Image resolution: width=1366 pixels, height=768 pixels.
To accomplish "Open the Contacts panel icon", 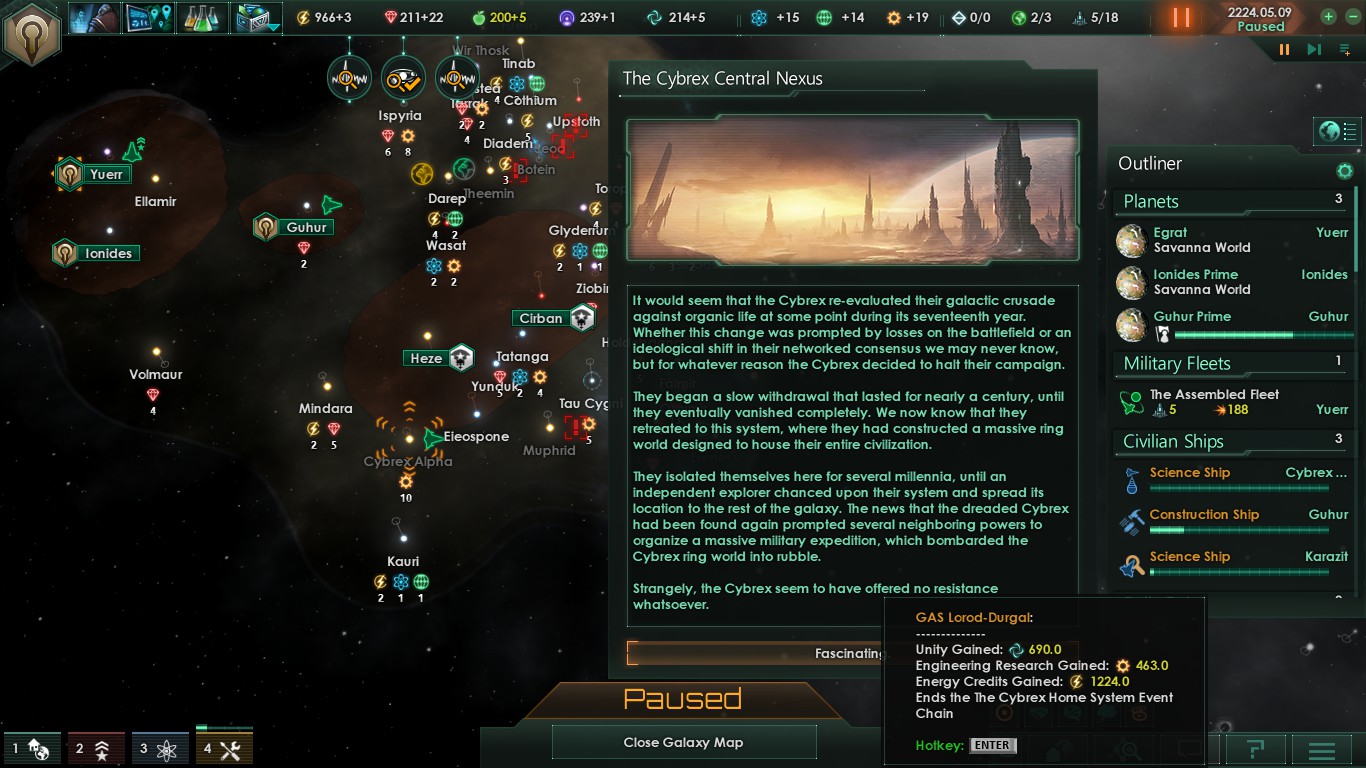I will click(97, 17).
